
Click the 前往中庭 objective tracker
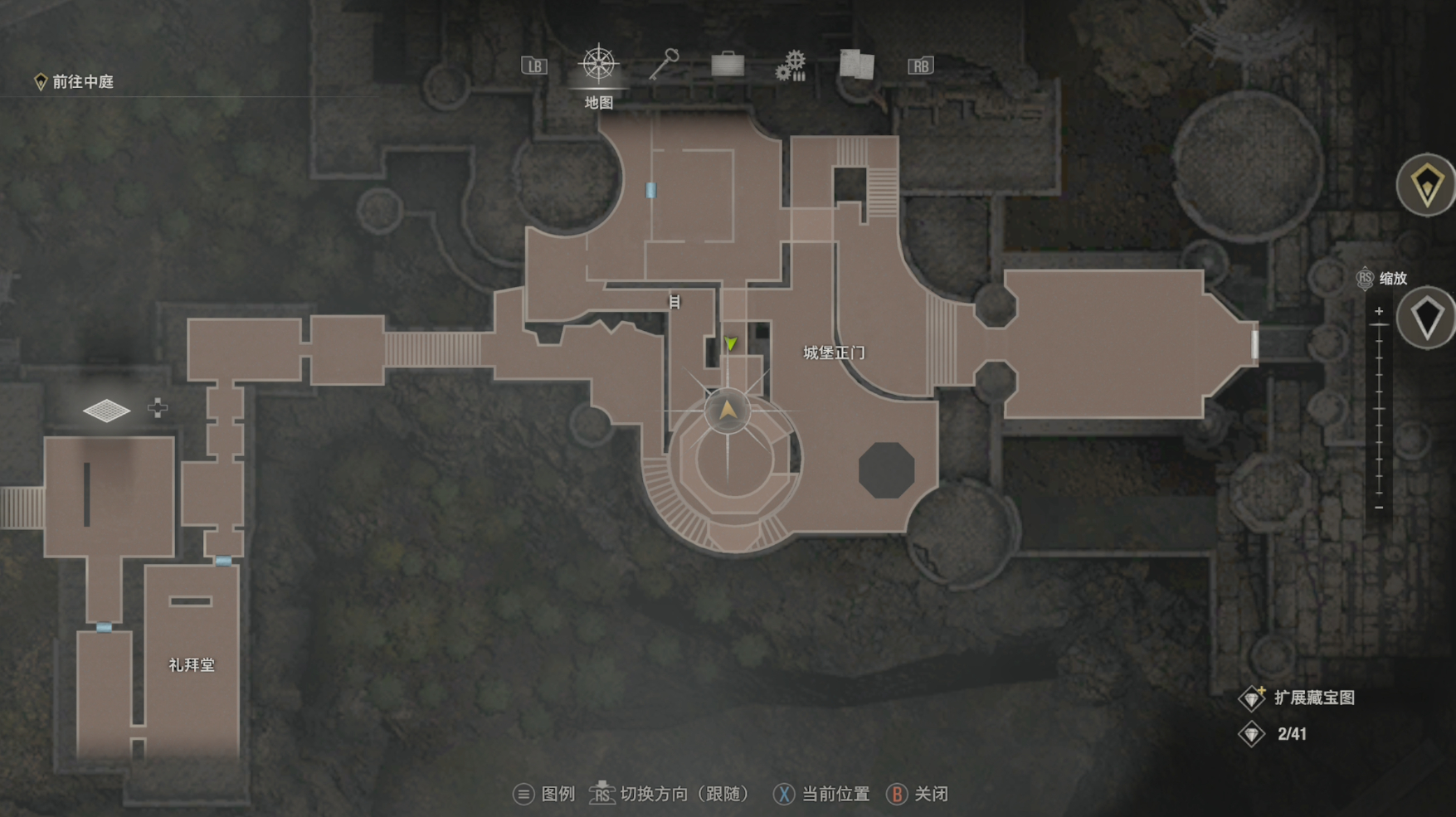click(75, 81)
